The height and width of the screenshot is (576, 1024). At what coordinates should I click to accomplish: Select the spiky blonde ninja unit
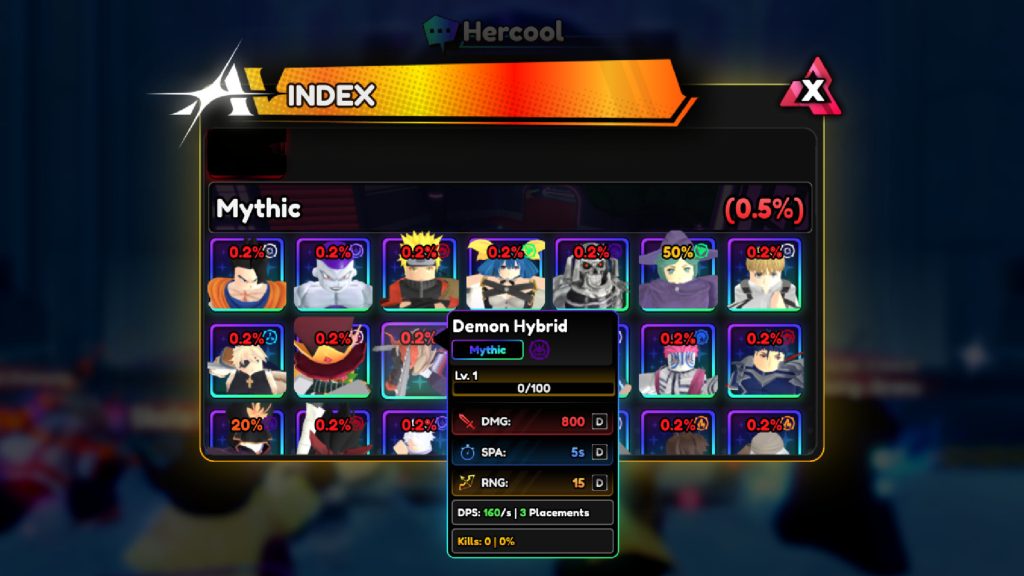(x=419, y=274)
